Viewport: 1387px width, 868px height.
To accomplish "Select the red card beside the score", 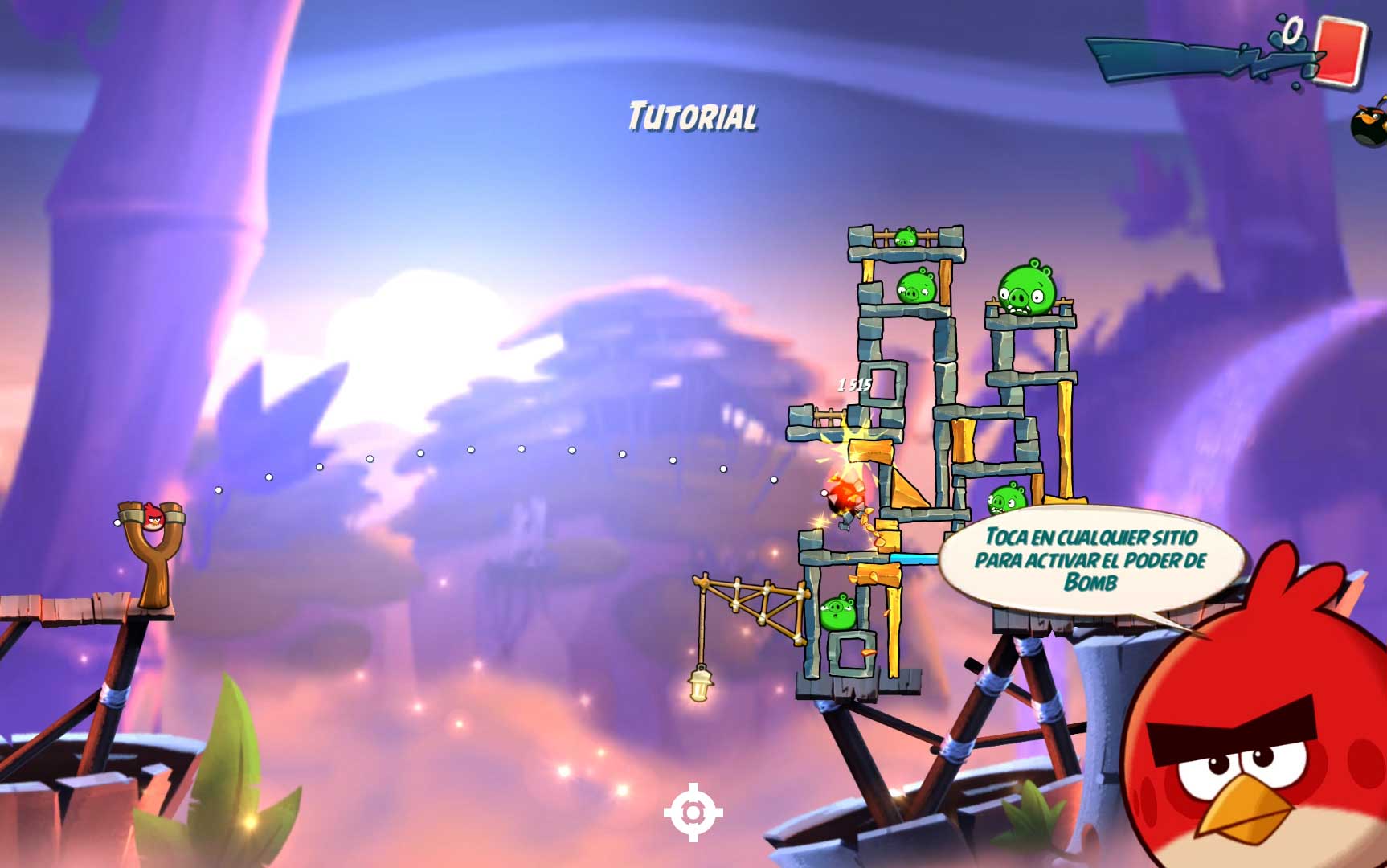I will tap(1342, 49).
